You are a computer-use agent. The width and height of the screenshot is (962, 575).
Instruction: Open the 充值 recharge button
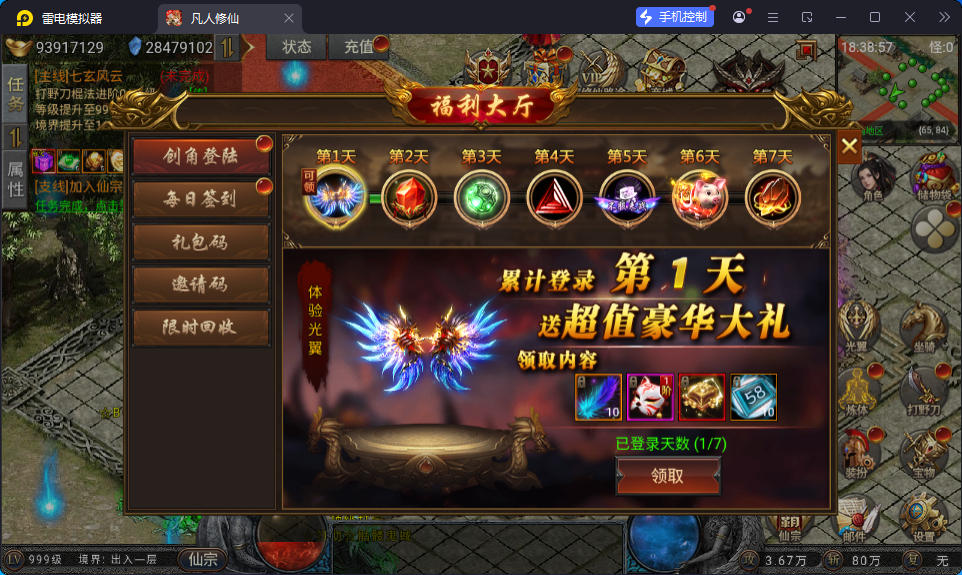[x=358, y=47]
